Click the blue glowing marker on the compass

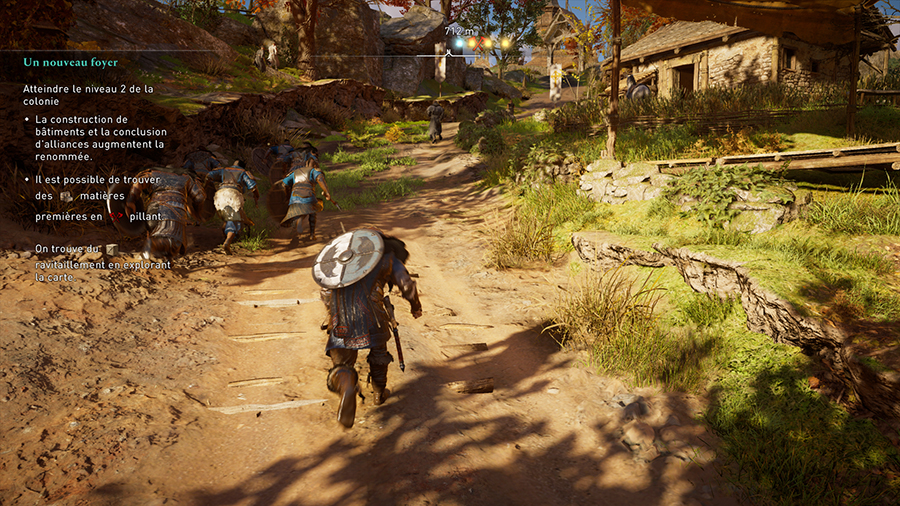(x=459, y=43)
